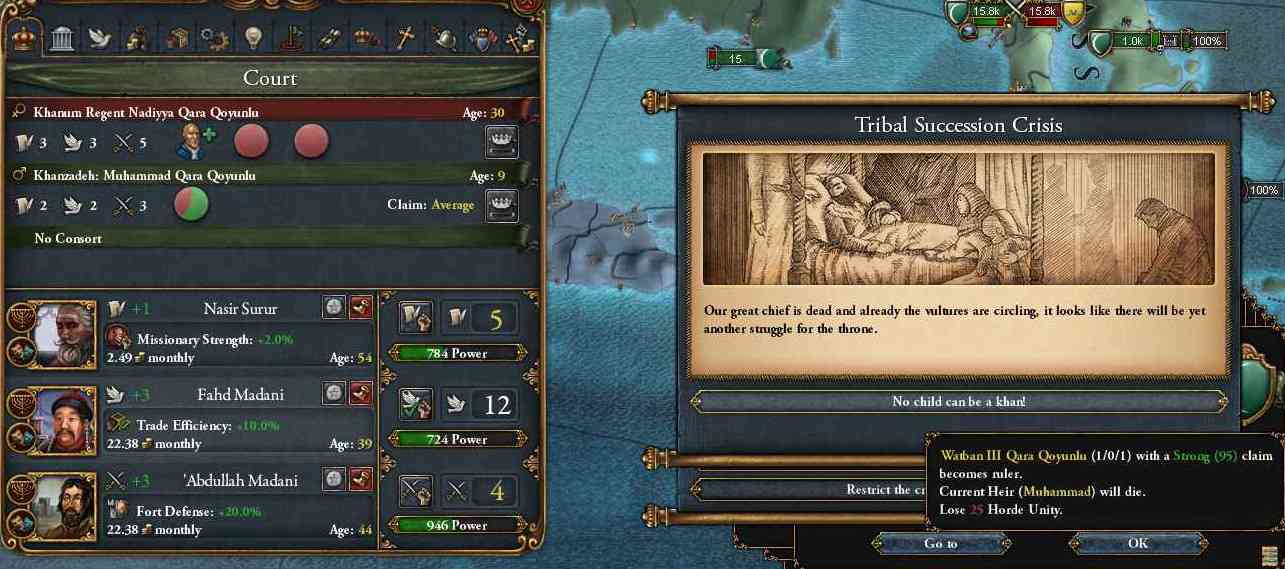Screen dimensions: 1285x569
Task: Choose the "No child can be a khan!" option
Action: point(958,402)
